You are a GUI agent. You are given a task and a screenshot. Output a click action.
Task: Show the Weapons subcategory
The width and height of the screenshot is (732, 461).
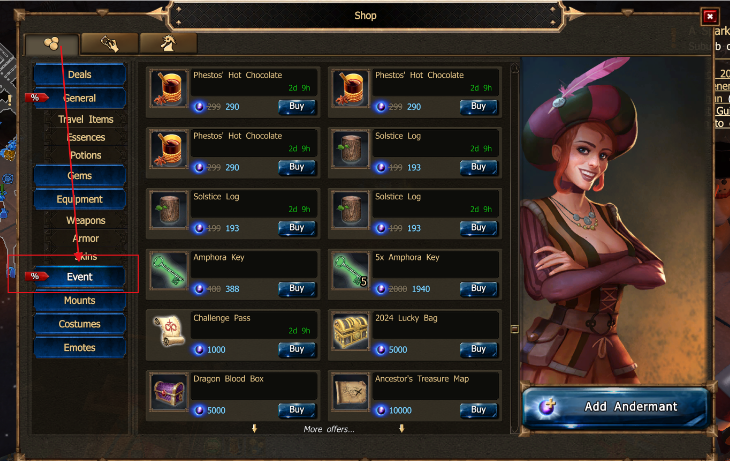86,221
